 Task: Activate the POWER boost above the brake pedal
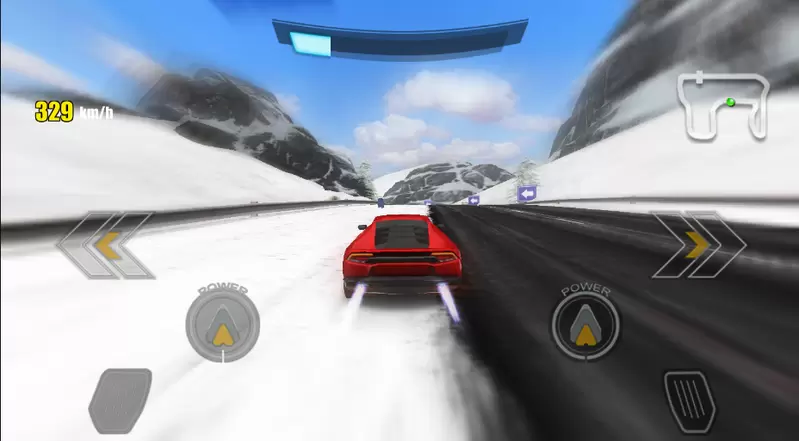[222, 324]
